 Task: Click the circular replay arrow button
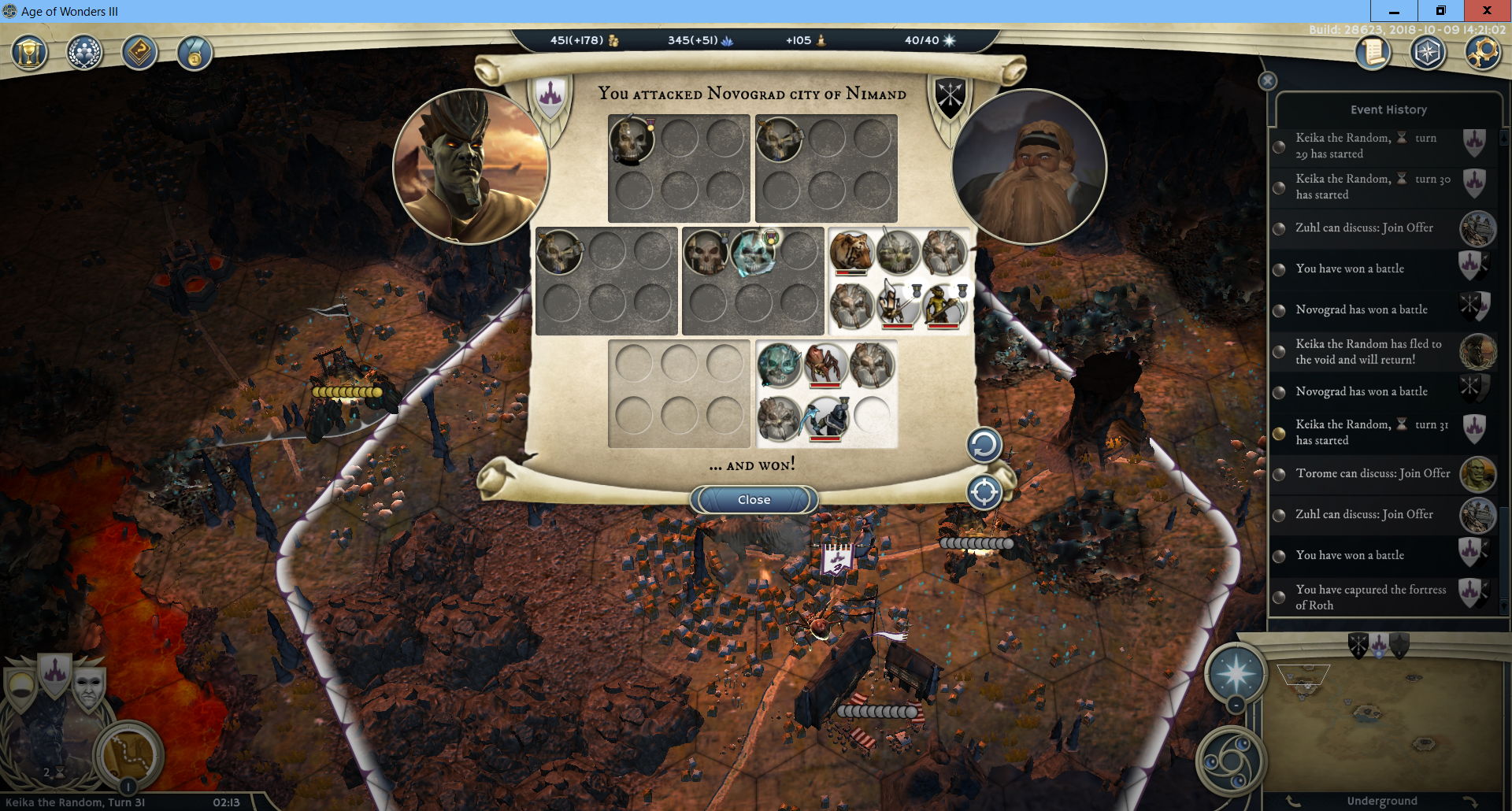pyautogui.click(x=984, y=446)
